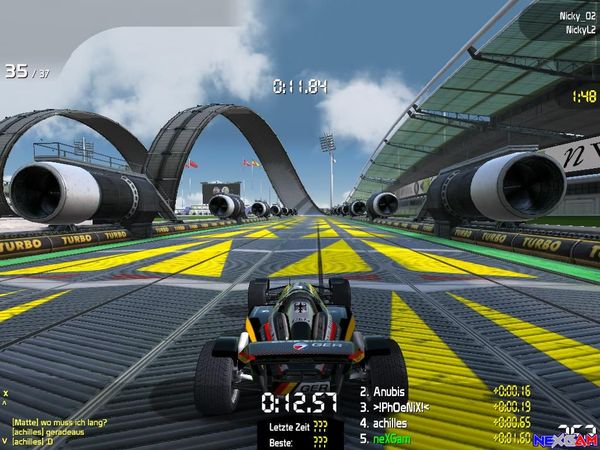Click Matte's chat message "wo muss ich lang?"

point(59,422)
